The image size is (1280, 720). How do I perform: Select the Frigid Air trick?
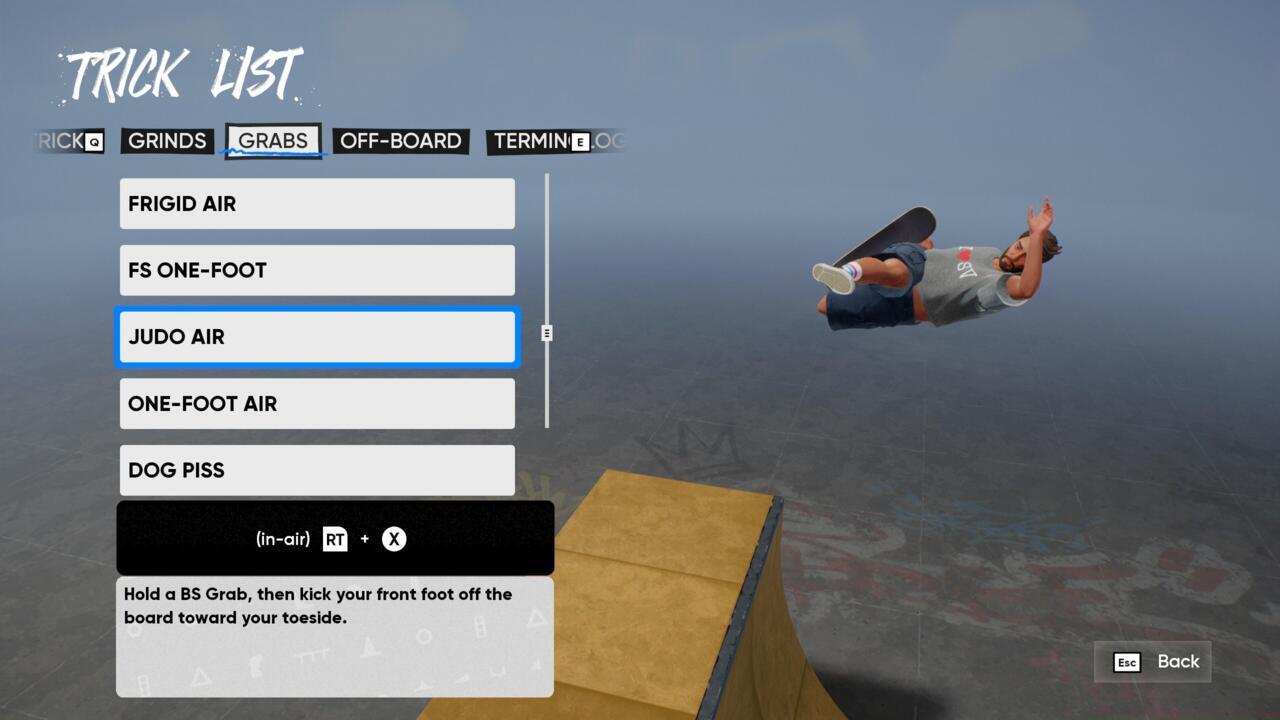point(317,203)
